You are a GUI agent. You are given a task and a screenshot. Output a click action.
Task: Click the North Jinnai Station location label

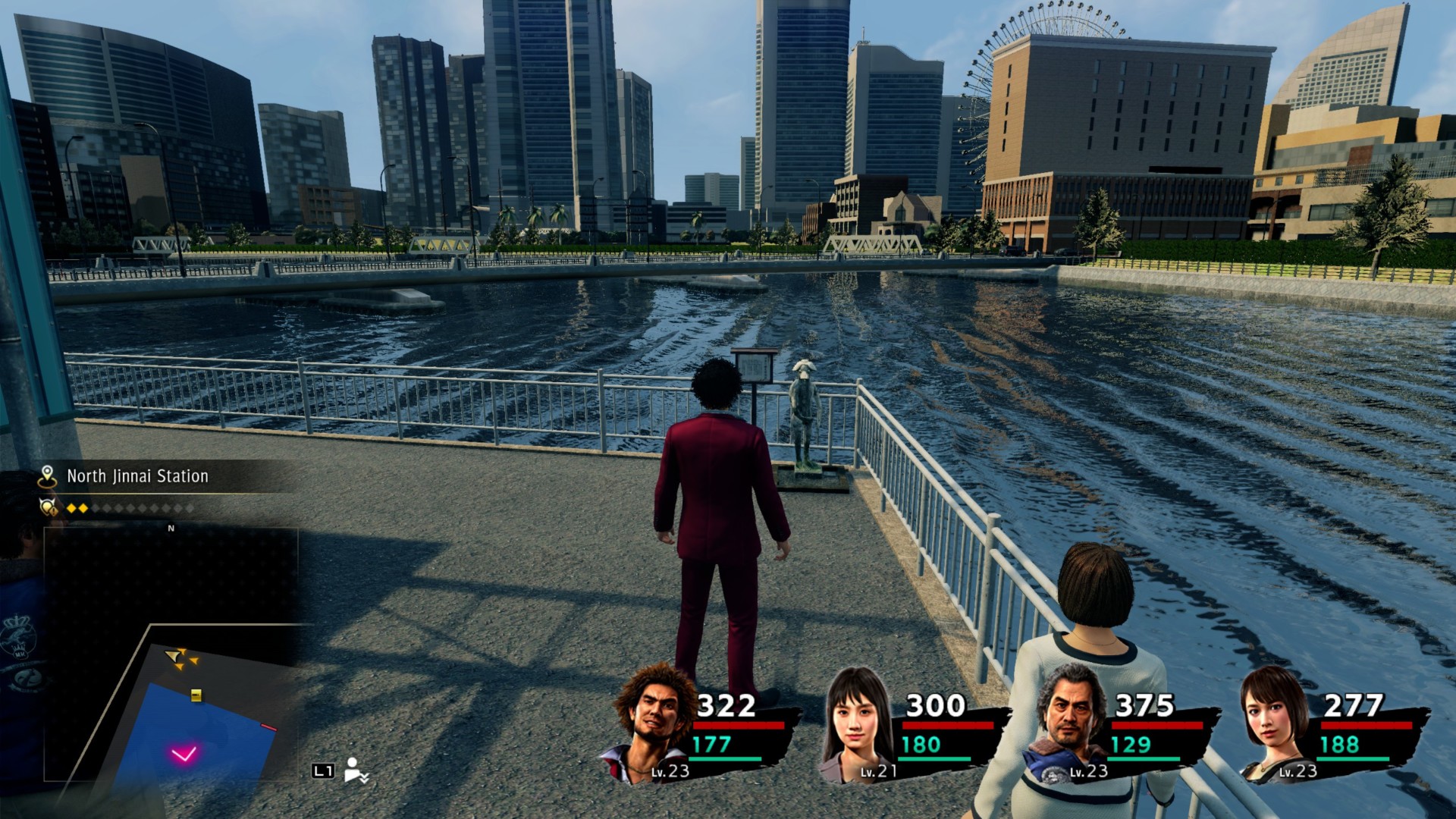click(137, 476)
